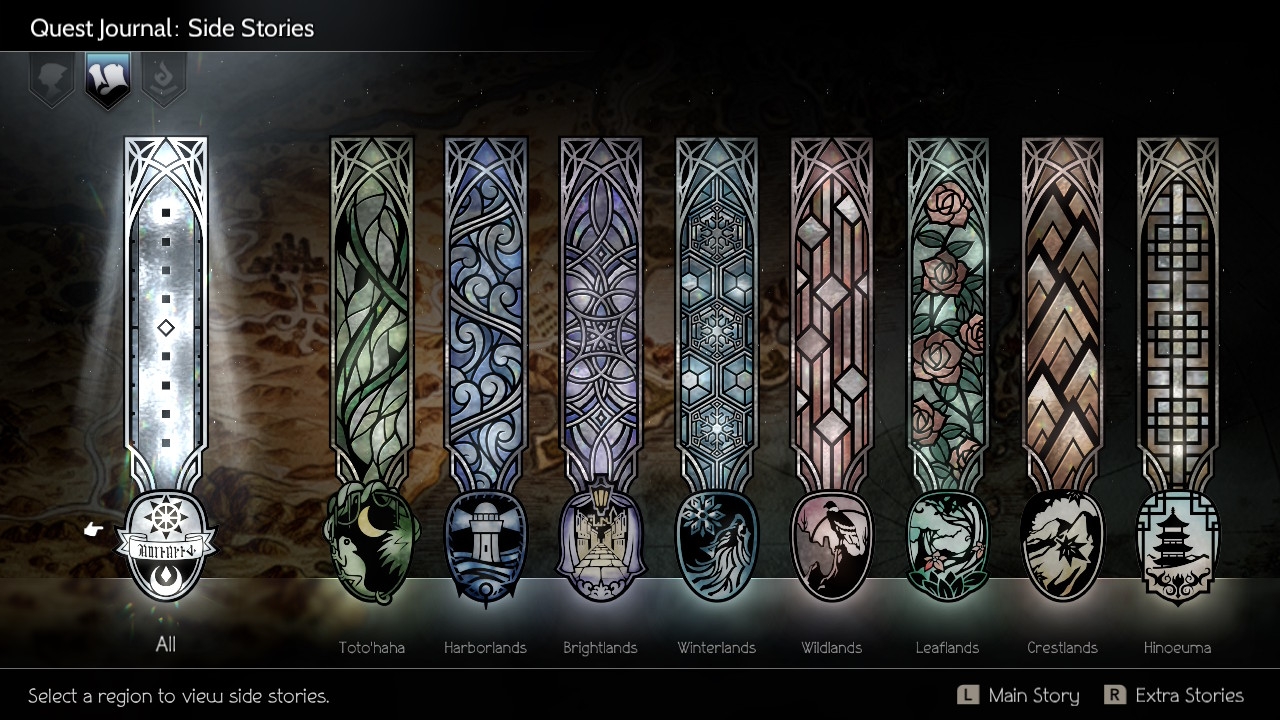Choose the Wildlands region panel

click(832, 330)
